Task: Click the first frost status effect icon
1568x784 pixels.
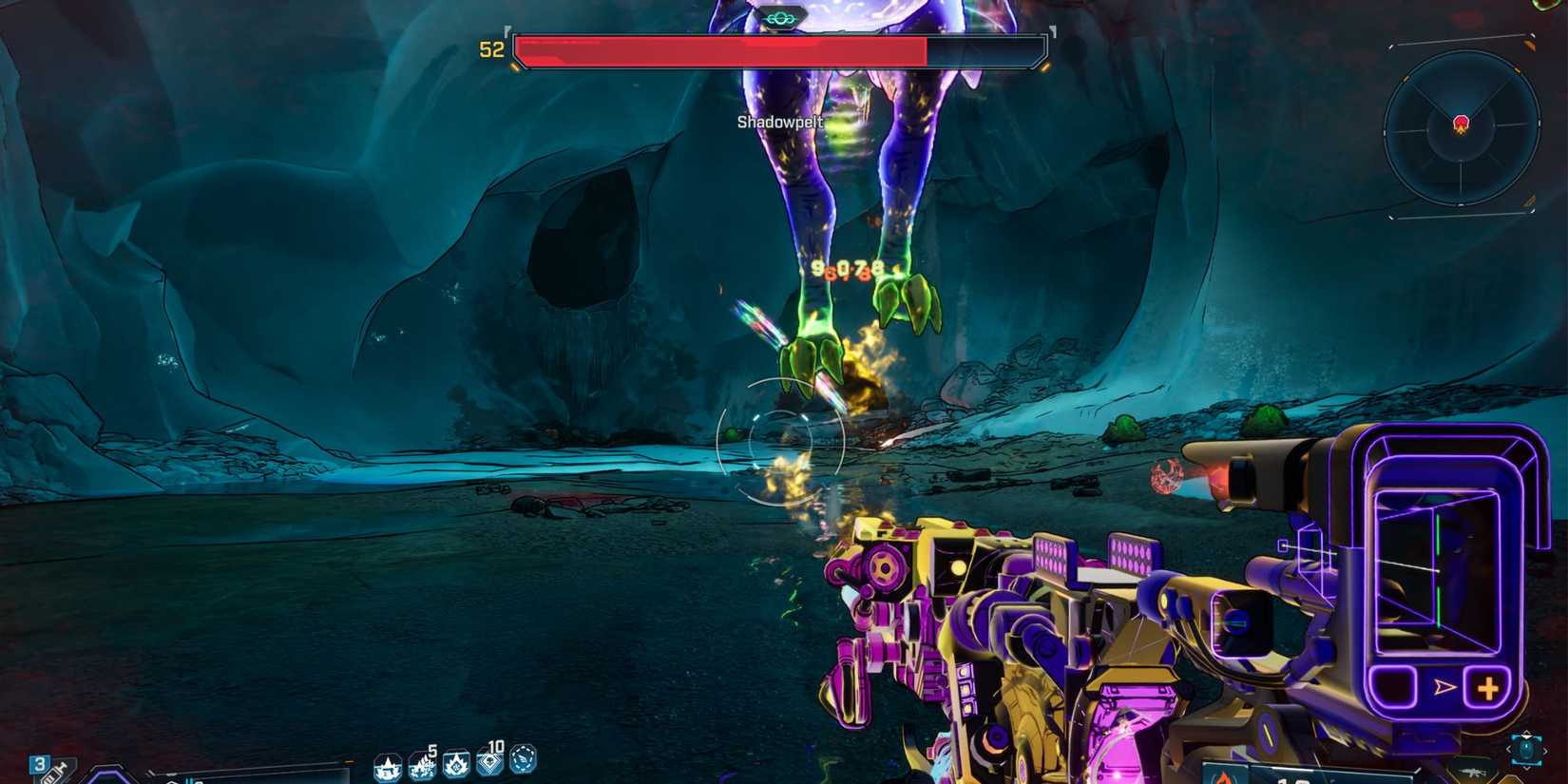Action: (387, 768)
